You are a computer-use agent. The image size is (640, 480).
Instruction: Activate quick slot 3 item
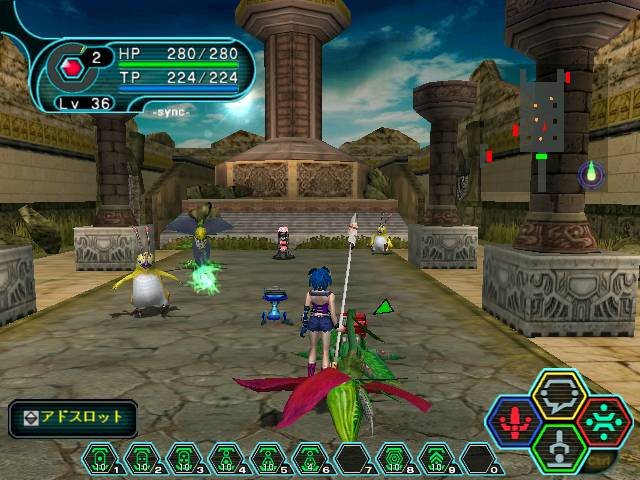[x=182, y=459]
